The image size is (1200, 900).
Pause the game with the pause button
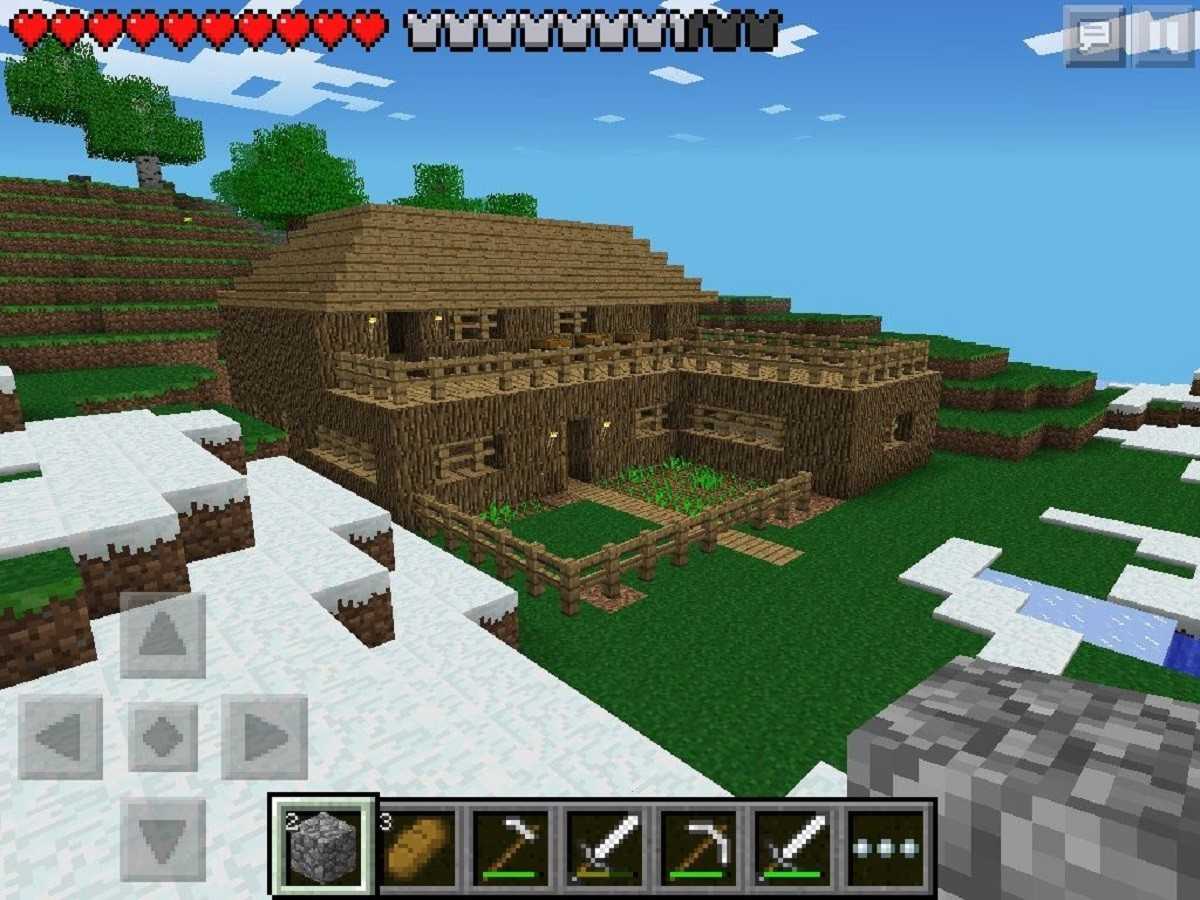click(x=1163, y=37)
